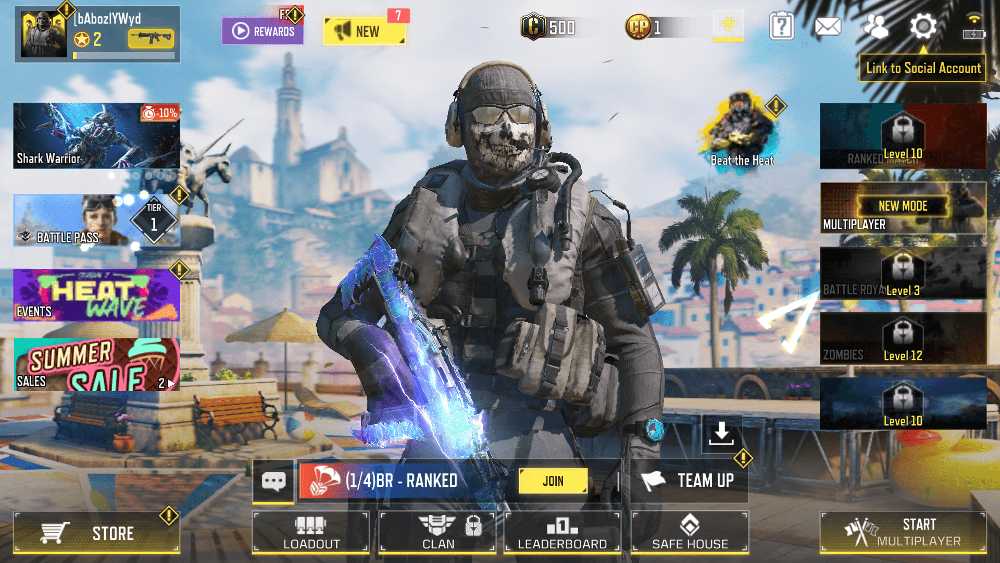Open the mail envelope inbox
The height and width of the screenshot is (563, 1000).
pyautogui.click(x=828, y=27)
